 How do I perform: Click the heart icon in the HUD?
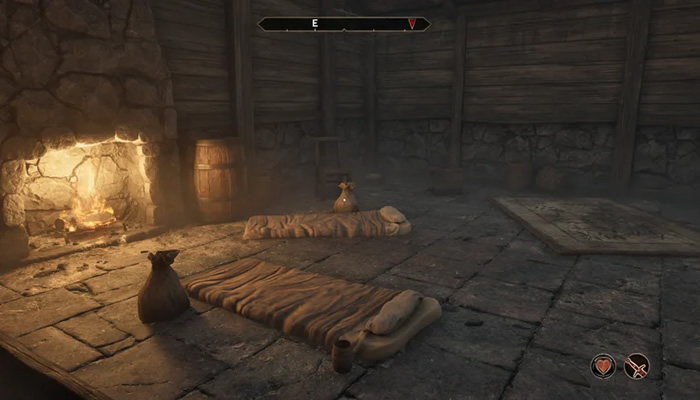603,366
